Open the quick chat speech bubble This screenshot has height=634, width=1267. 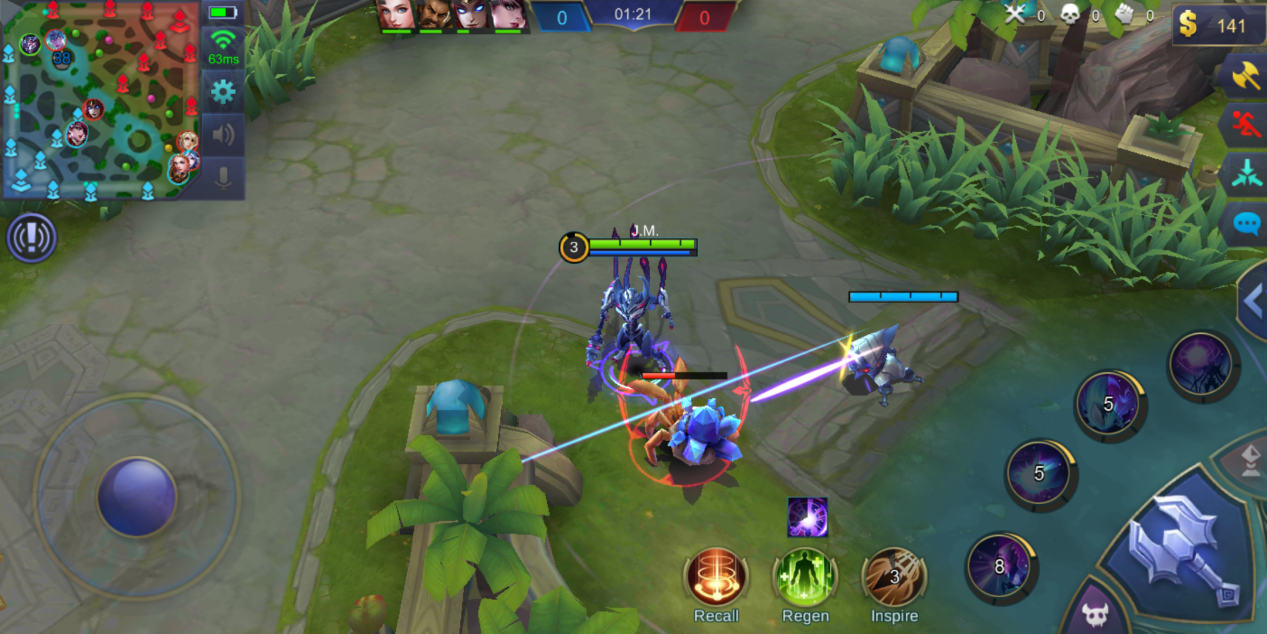pyautogui.click(x=1246, y=222)
